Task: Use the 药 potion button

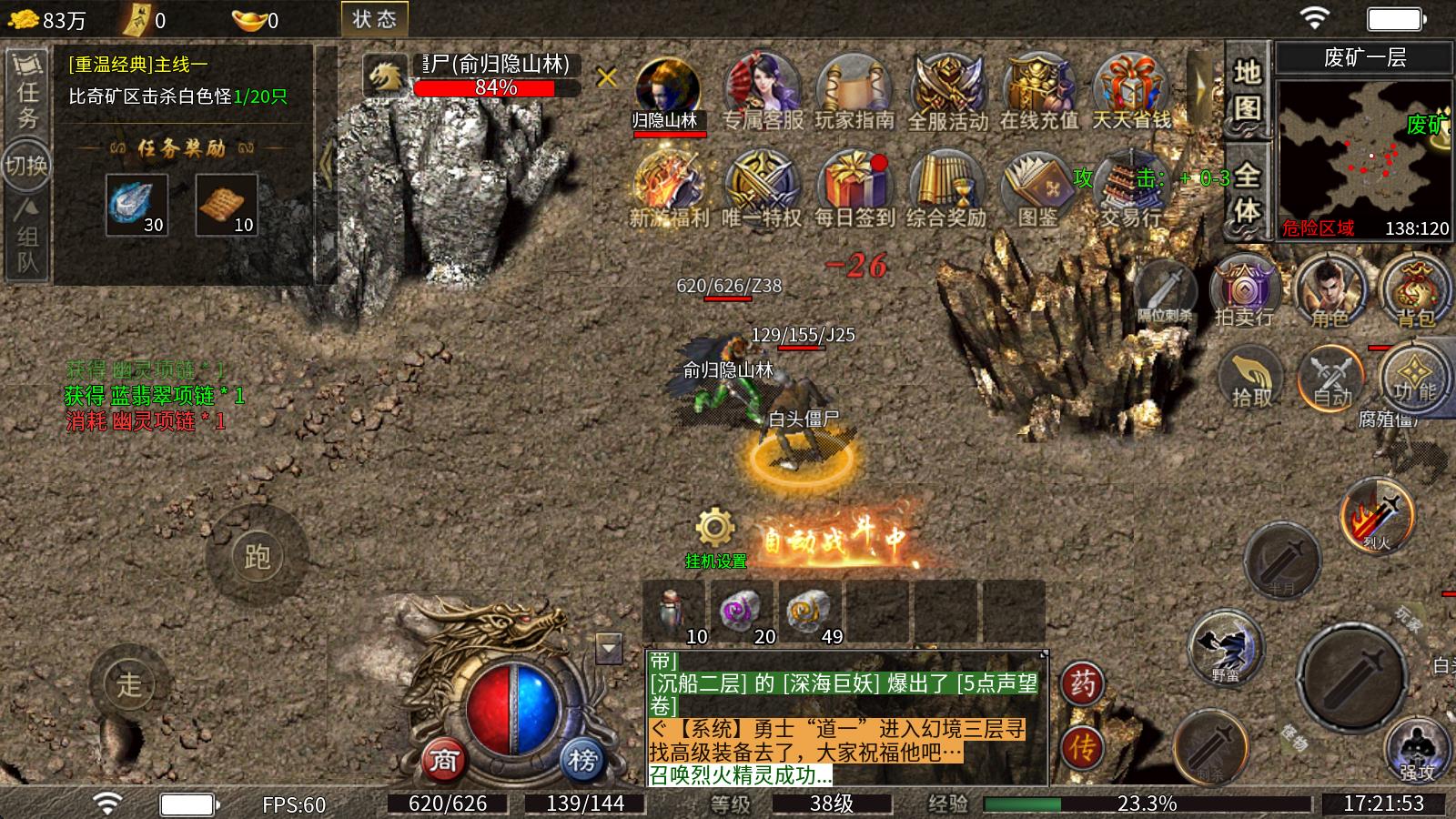Action: [1083, 683]
